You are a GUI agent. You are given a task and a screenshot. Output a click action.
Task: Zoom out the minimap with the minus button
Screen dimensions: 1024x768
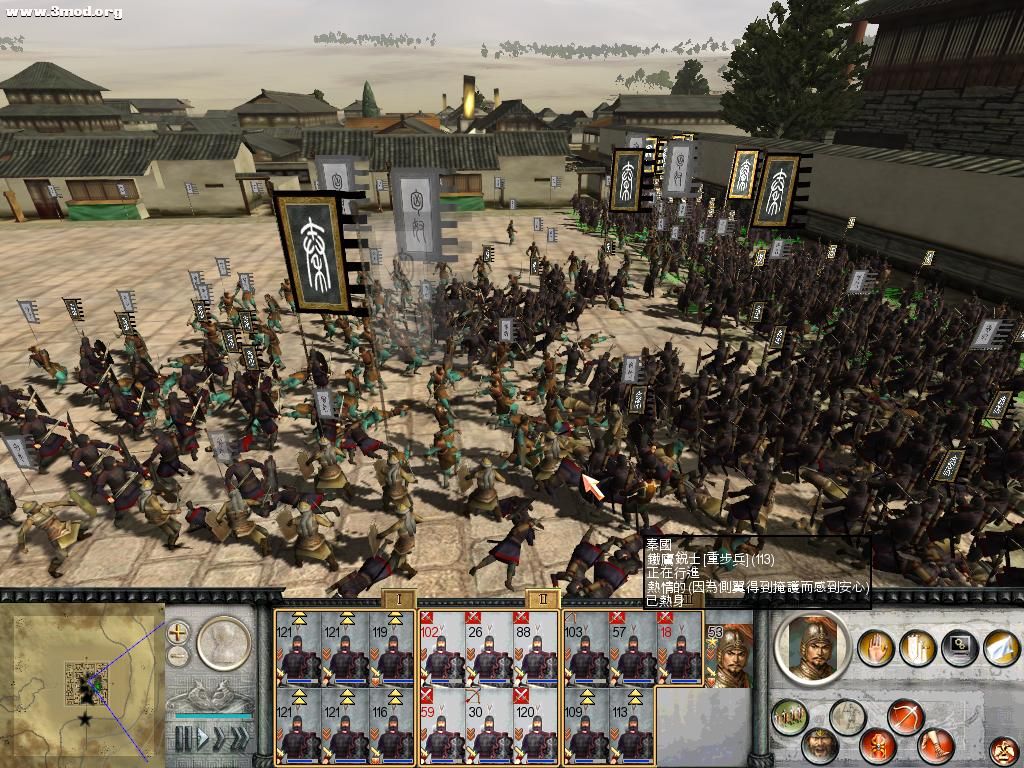(x=178, y=656)
